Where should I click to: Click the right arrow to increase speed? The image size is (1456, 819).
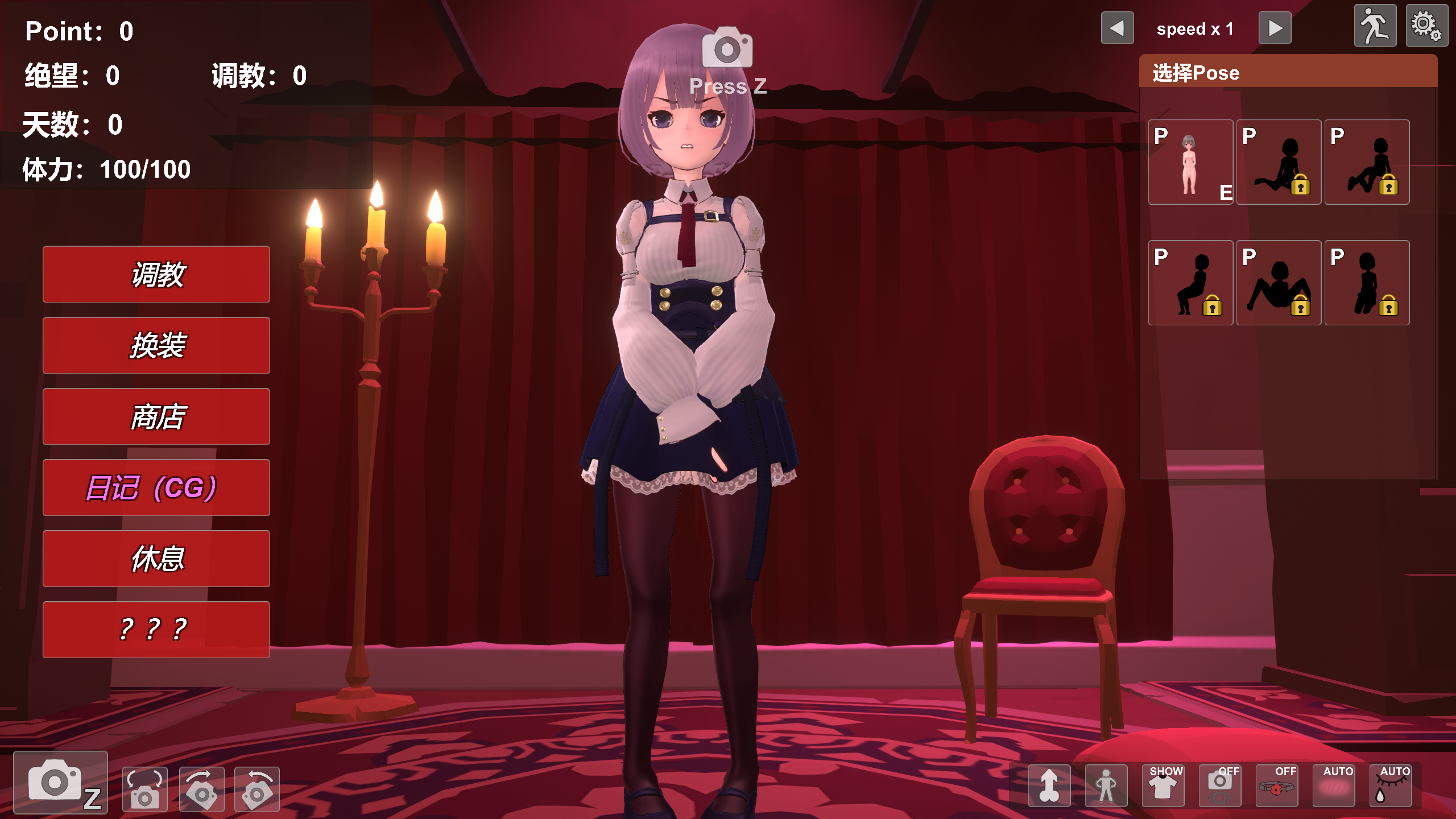(1275, 27)
